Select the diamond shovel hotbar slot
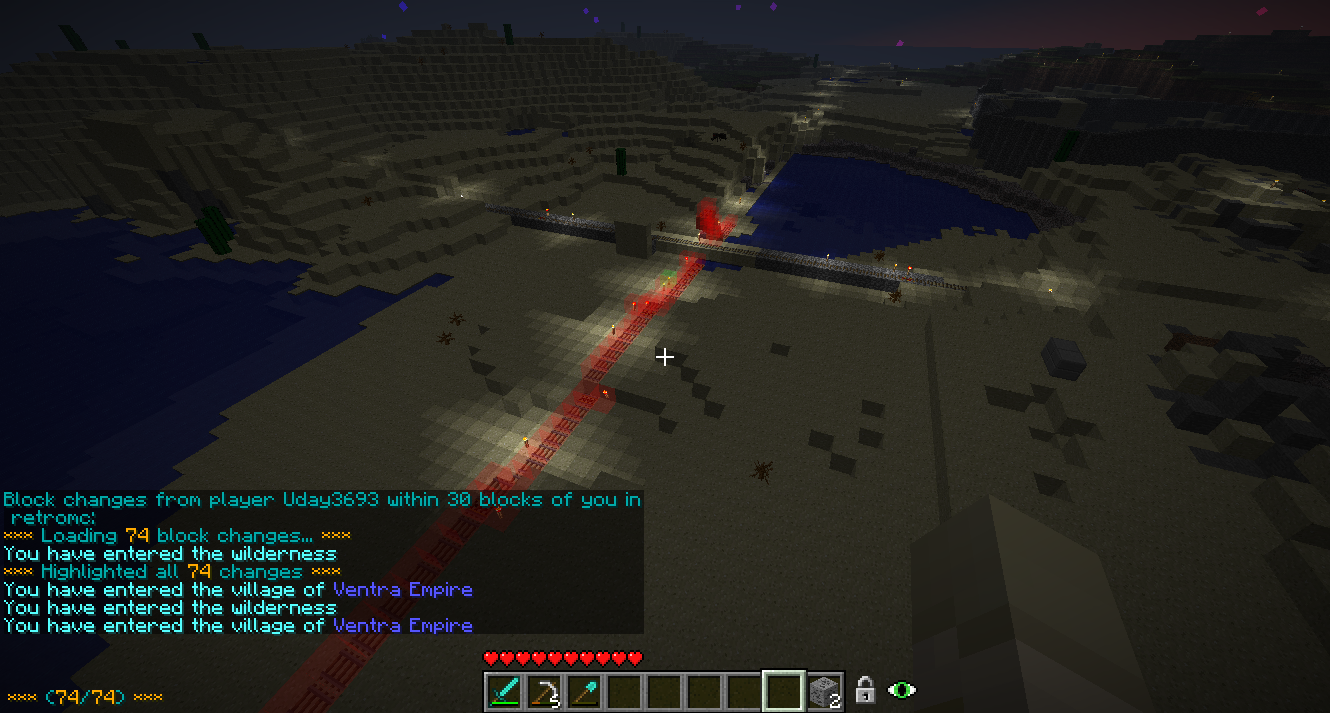The height and width of the screenshot is (713, 1330). coord(584,691)
